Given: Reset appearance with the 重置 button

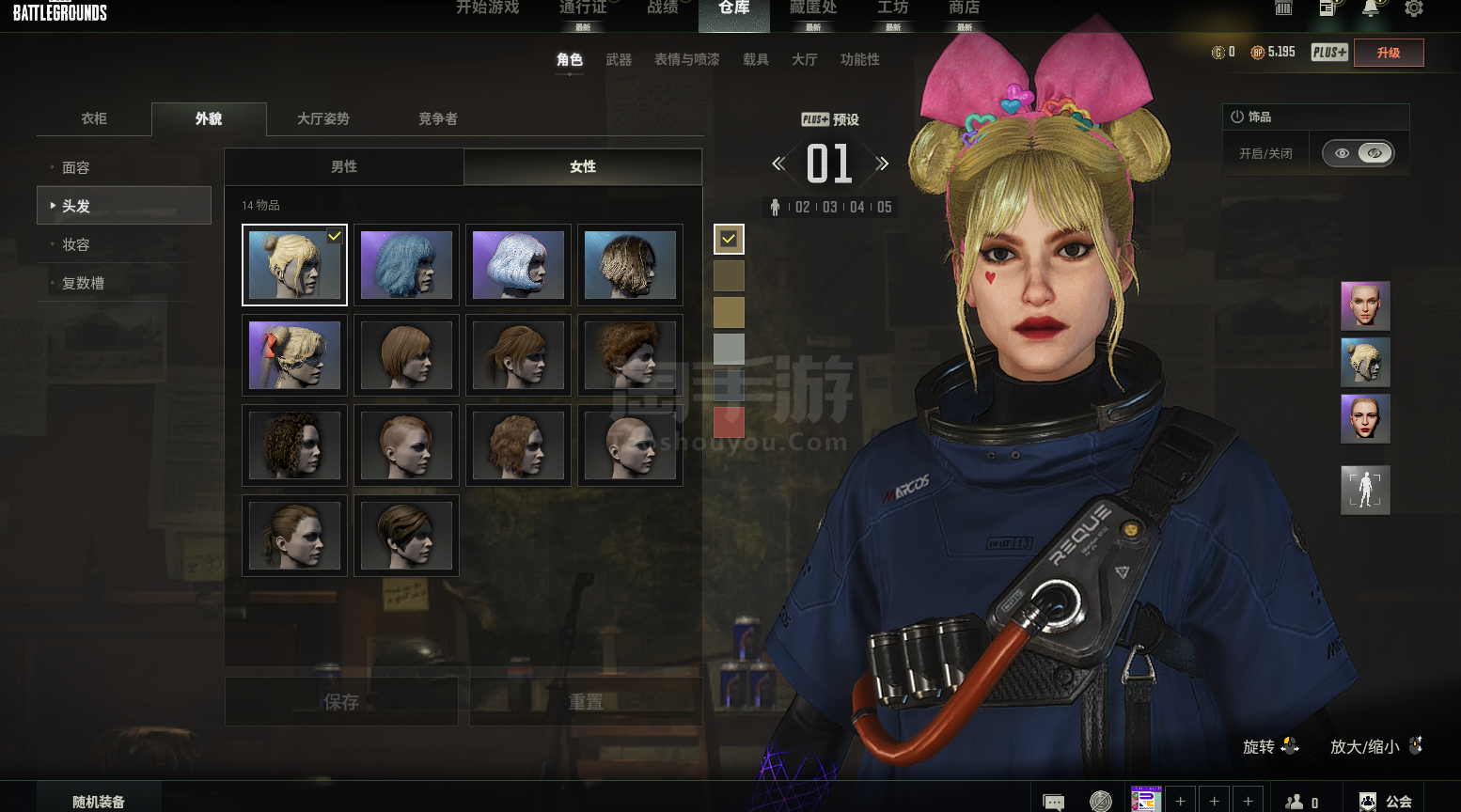Looking at the screenshot, I should click(x=586, y=702).
